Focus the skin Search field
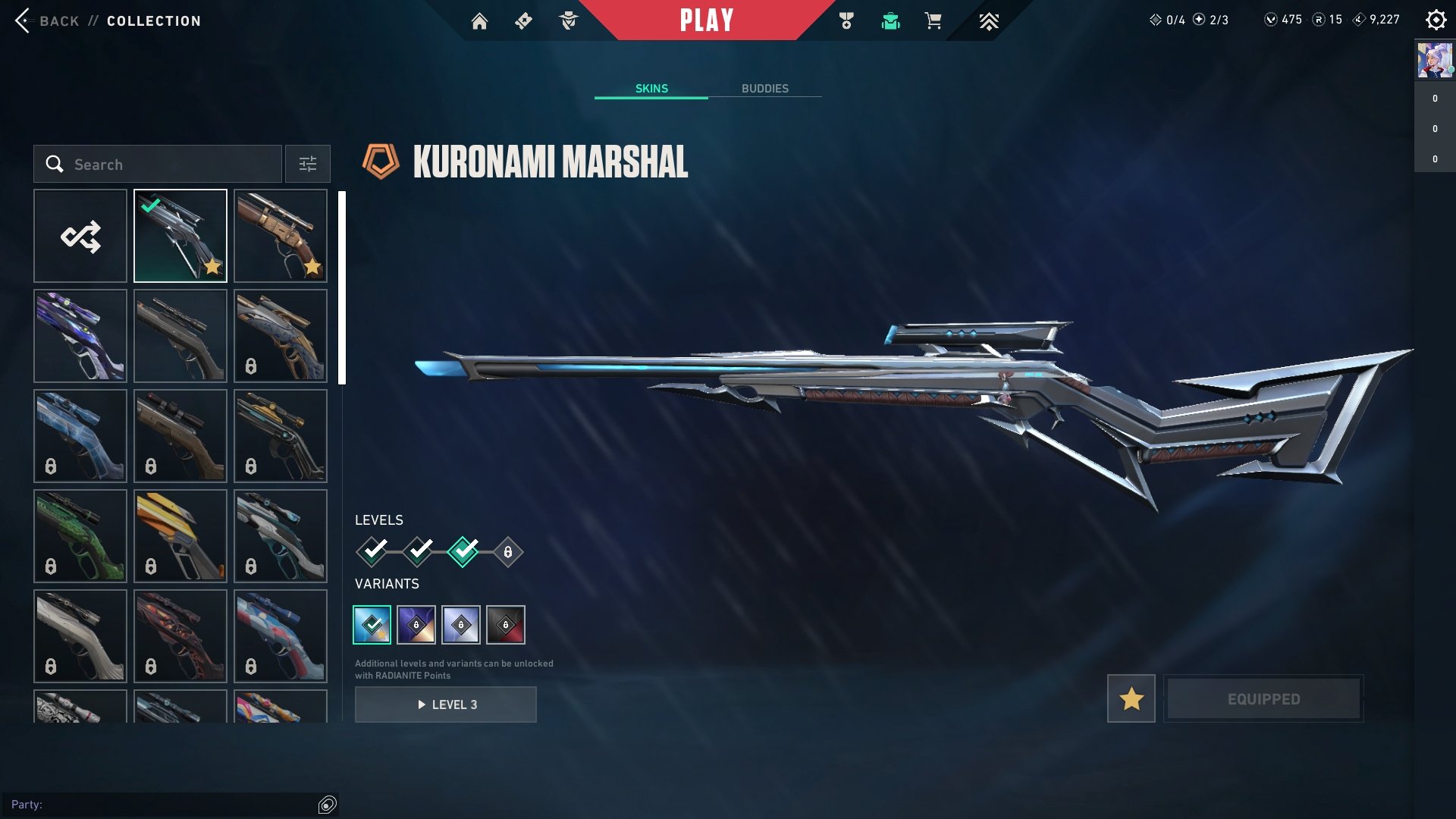The height and width of the screenshot is (819, 1456). (x=158, y=164)
